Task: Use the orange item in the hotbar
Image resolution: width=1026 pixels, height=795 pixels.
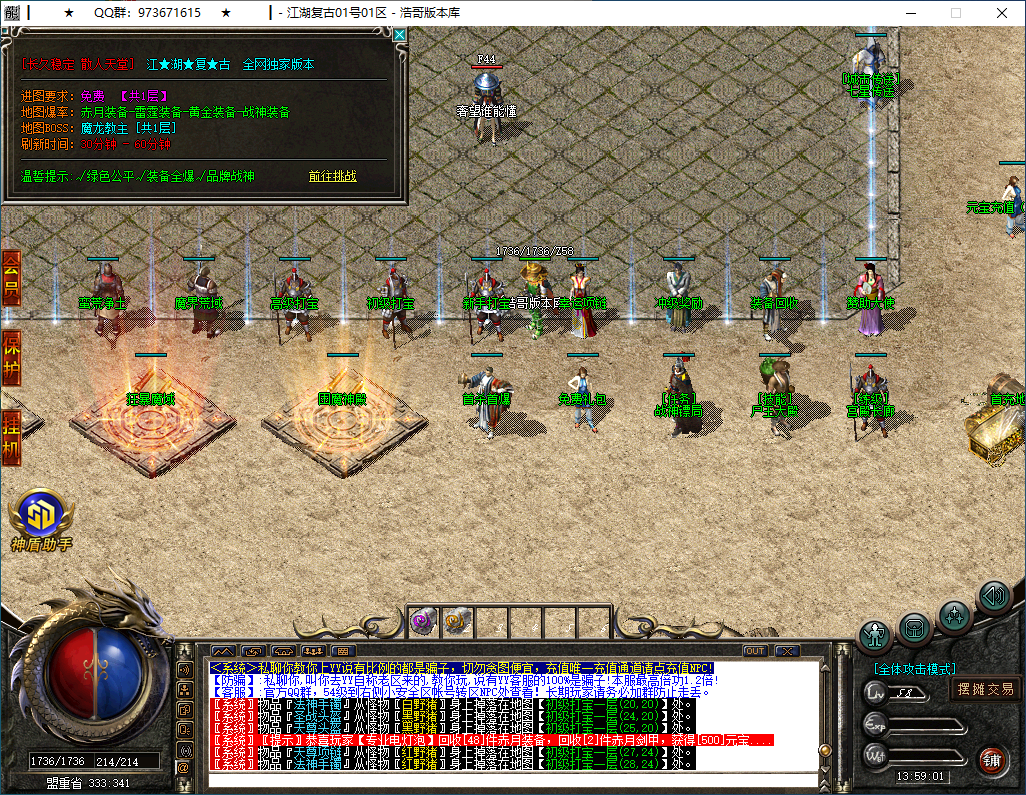Action: pos(453,621)
